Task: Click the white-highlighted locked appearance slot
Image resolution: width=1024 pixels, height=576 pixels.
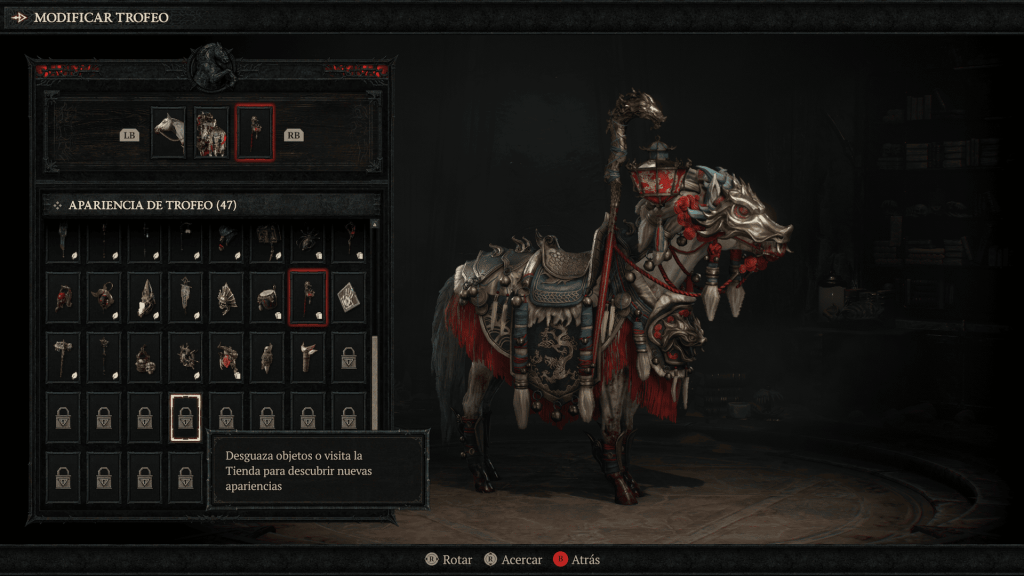Action: (x=185, y=417)
